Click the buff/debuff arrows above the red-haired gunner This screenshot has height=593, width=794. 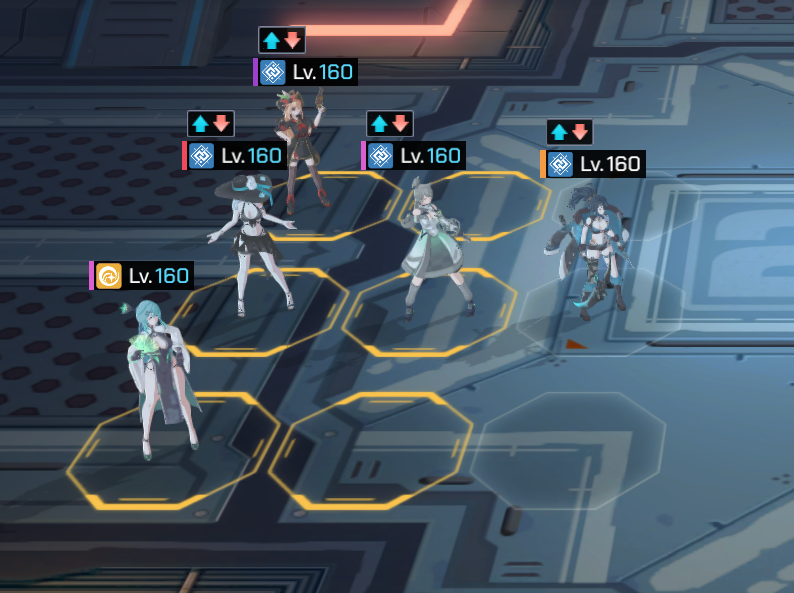tap(281, 40)
